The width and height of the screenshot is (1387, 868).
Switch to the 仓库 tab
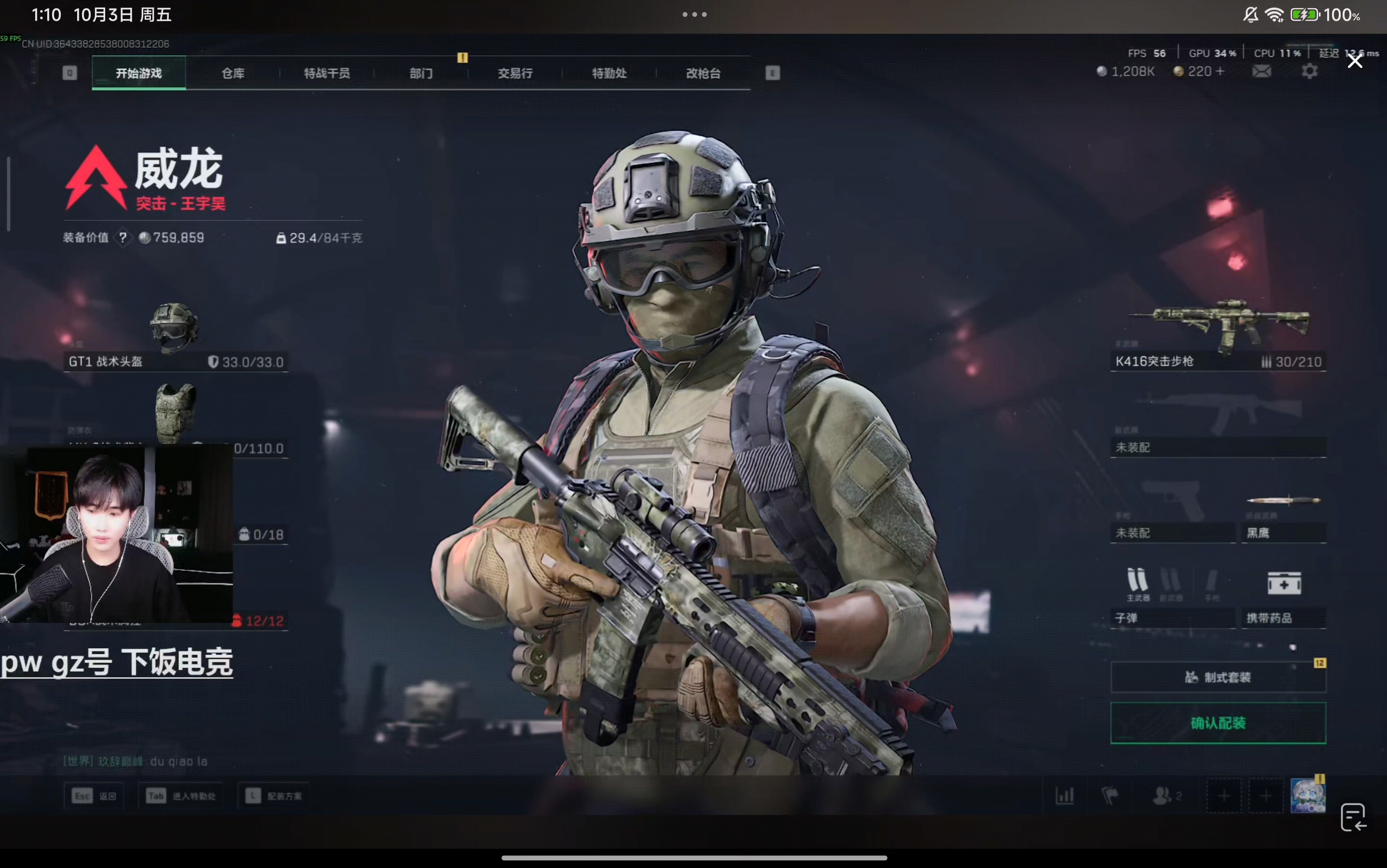pyautogui.click(x=233, y=73)
